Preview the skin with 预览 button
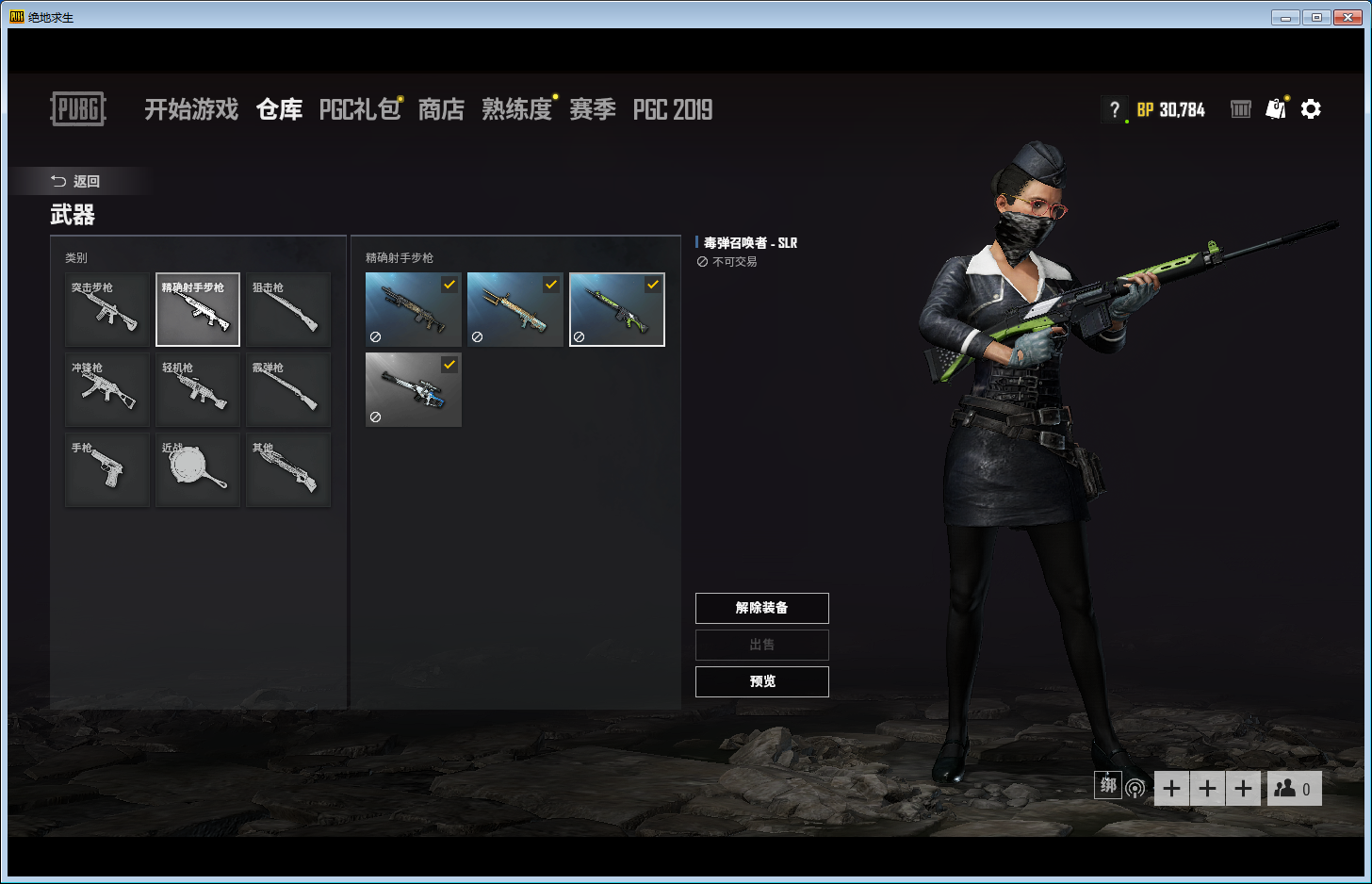Screen dimensions: 1372x884 point(762,681)
